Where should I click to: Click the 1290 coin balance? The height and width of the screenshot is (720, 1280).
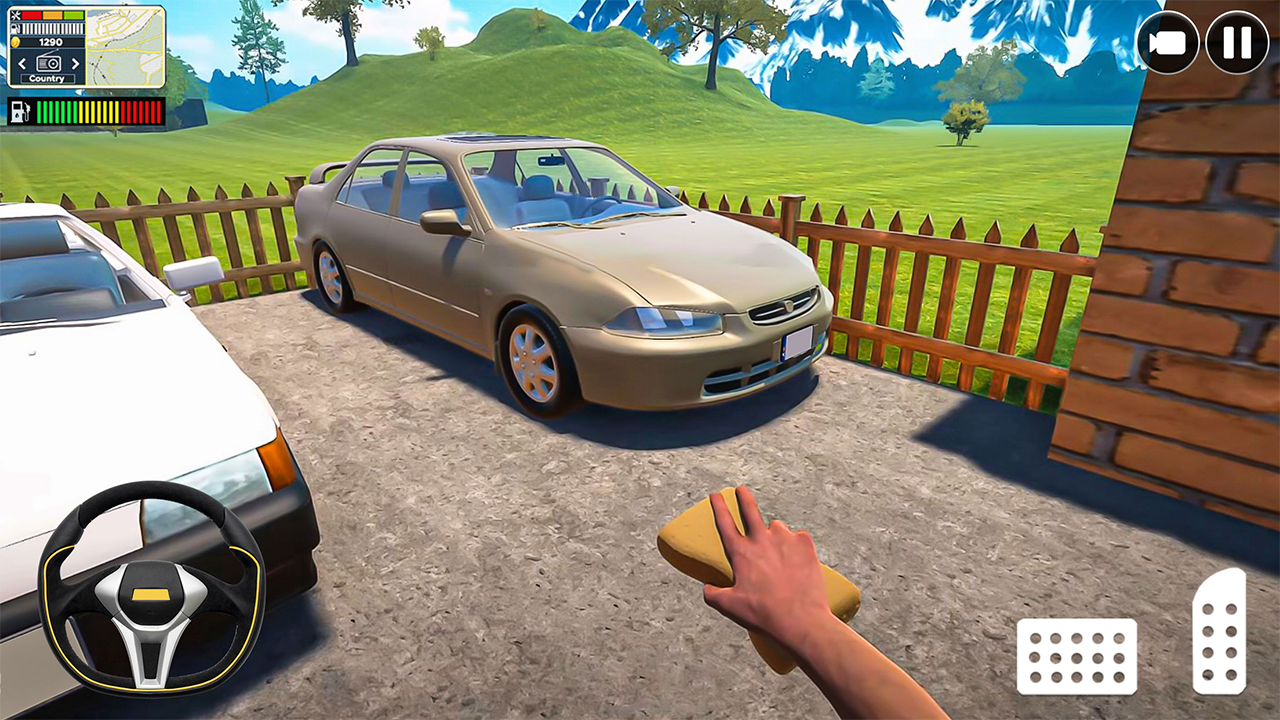click(50, 42)
